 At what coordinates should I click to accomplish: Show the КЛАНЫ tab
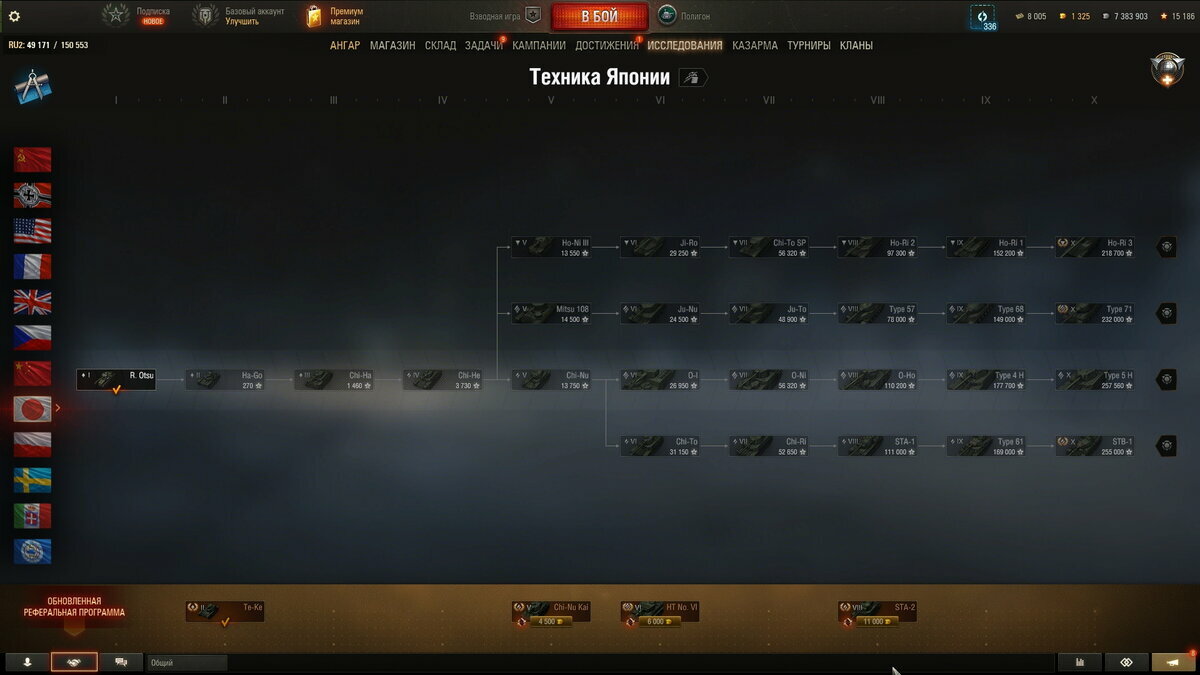click(856, 45)
